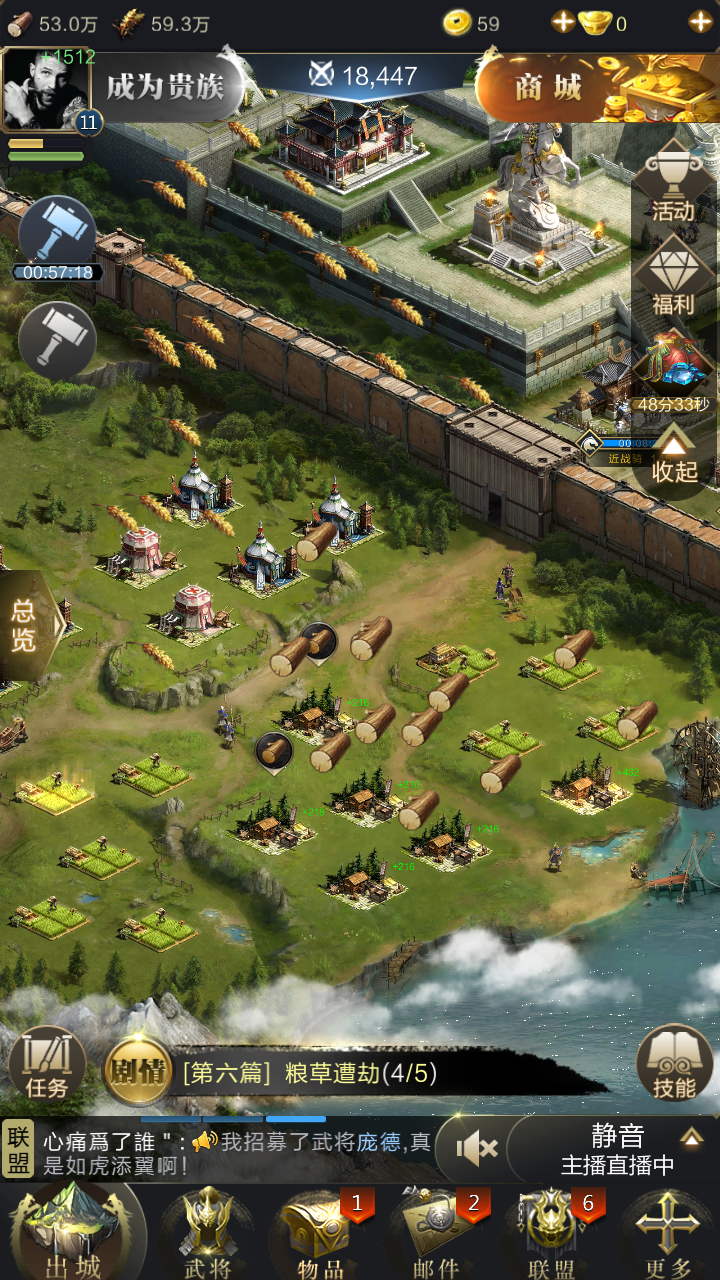Expand the 总览 overview panel
720x1280 pixels.
[26, 625]
